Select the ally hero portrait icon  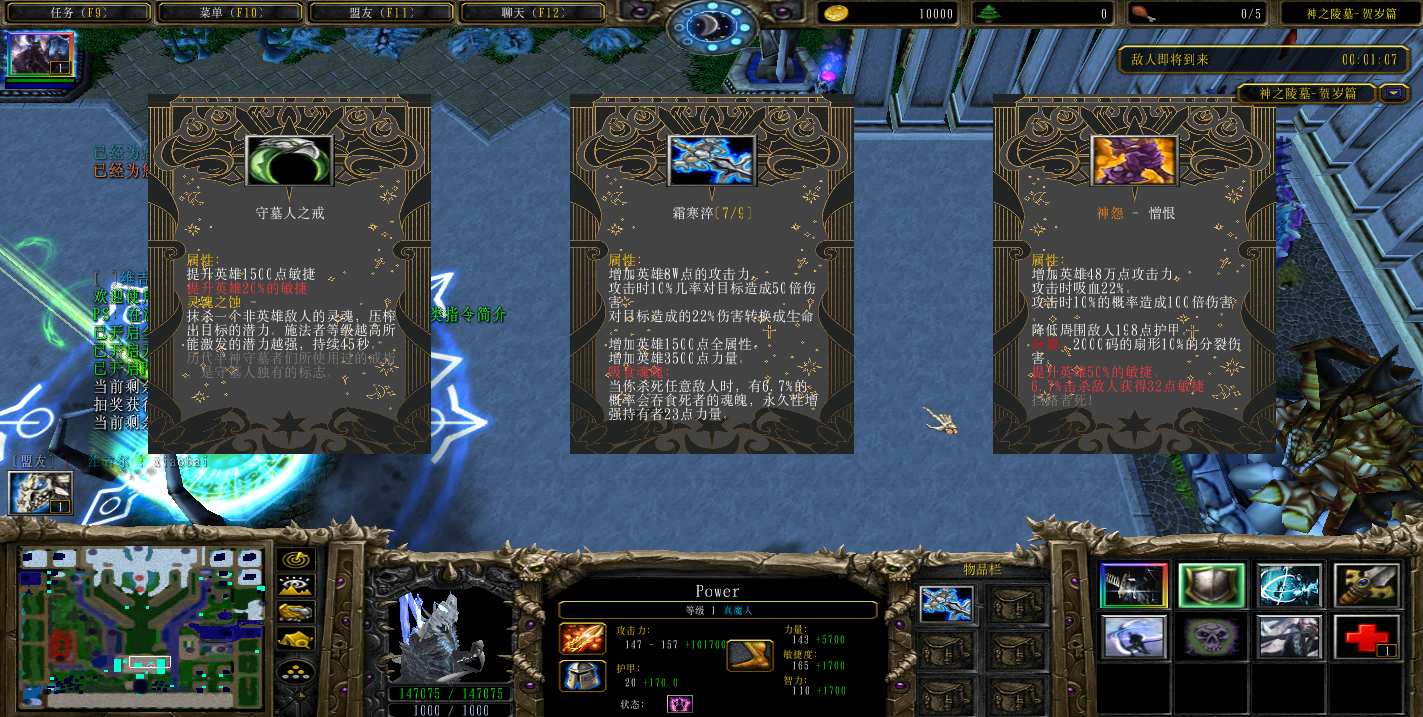click(x=41, y=493)
